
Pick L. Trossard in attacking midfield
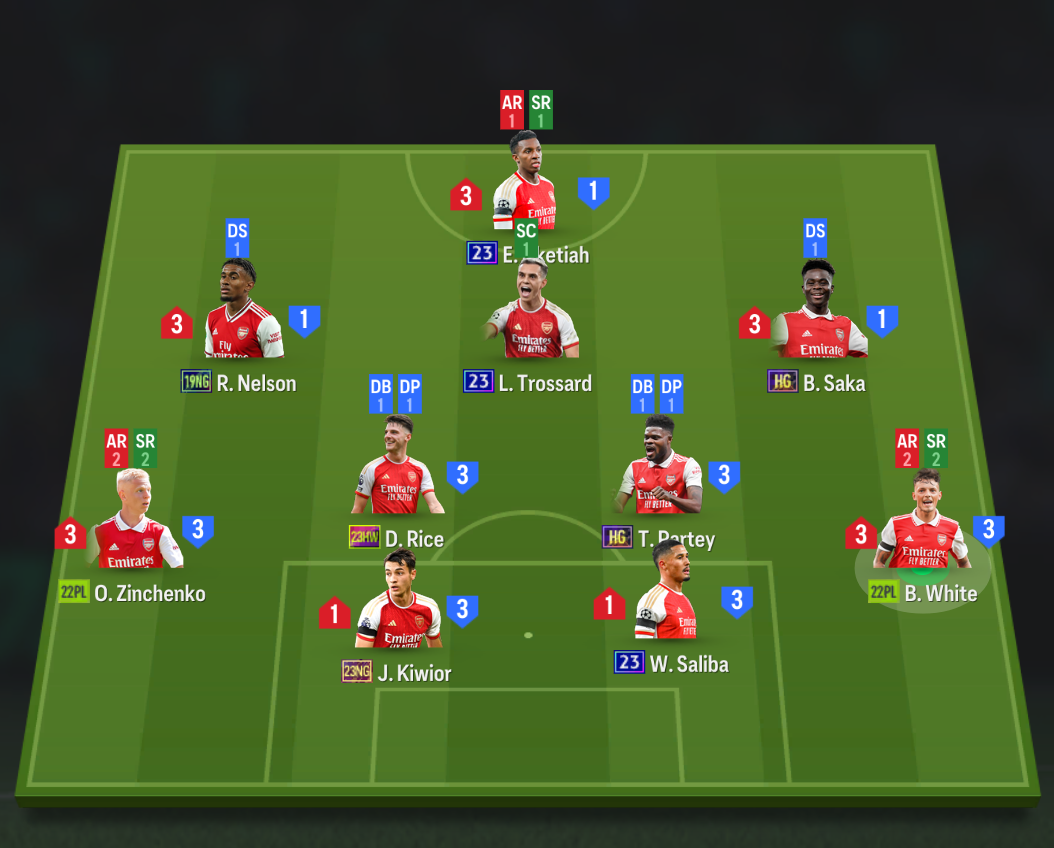click(531, 316)
